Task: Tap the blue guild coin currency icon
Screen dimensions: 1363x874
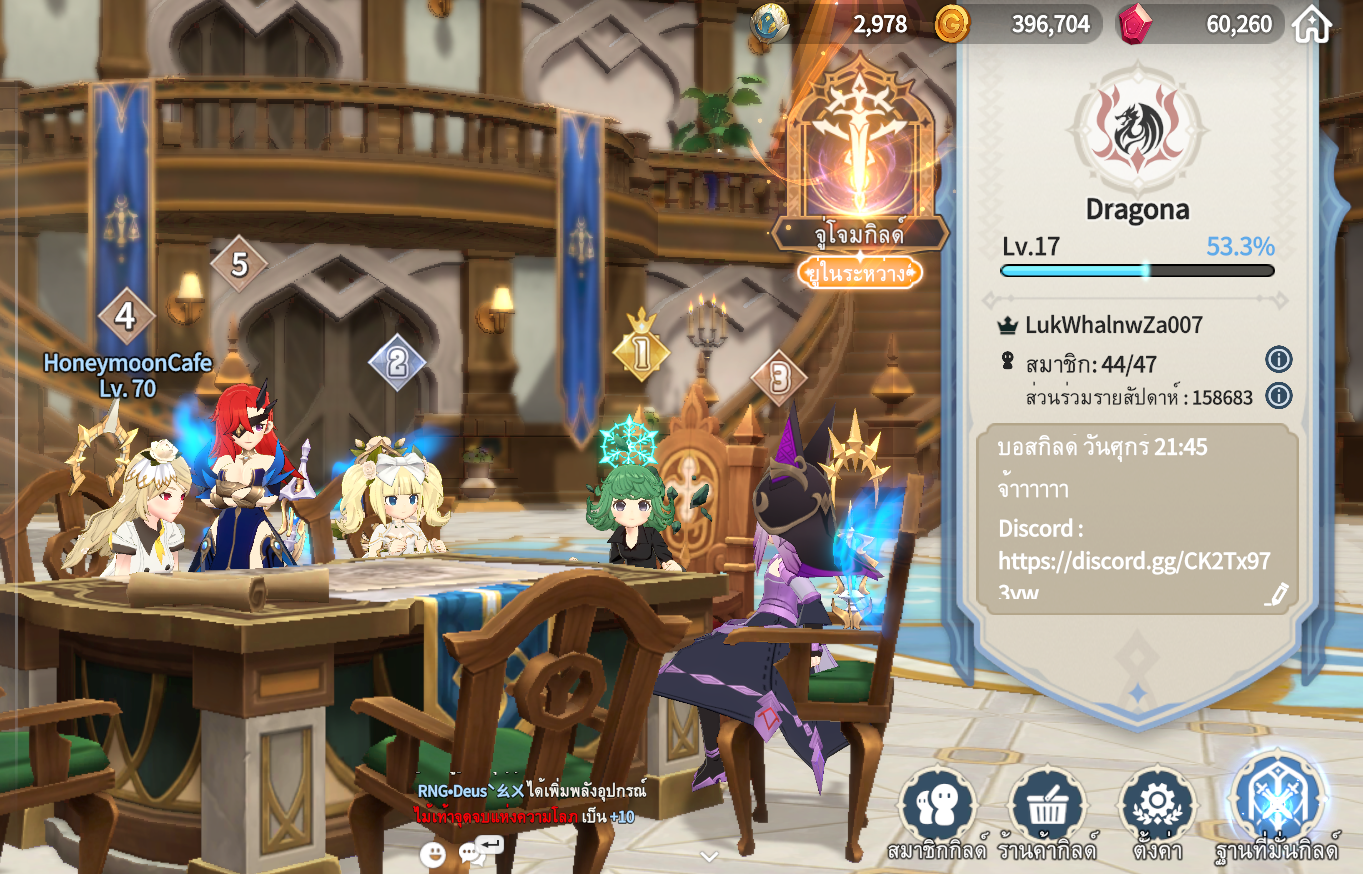Action: [x=769, y=24]
